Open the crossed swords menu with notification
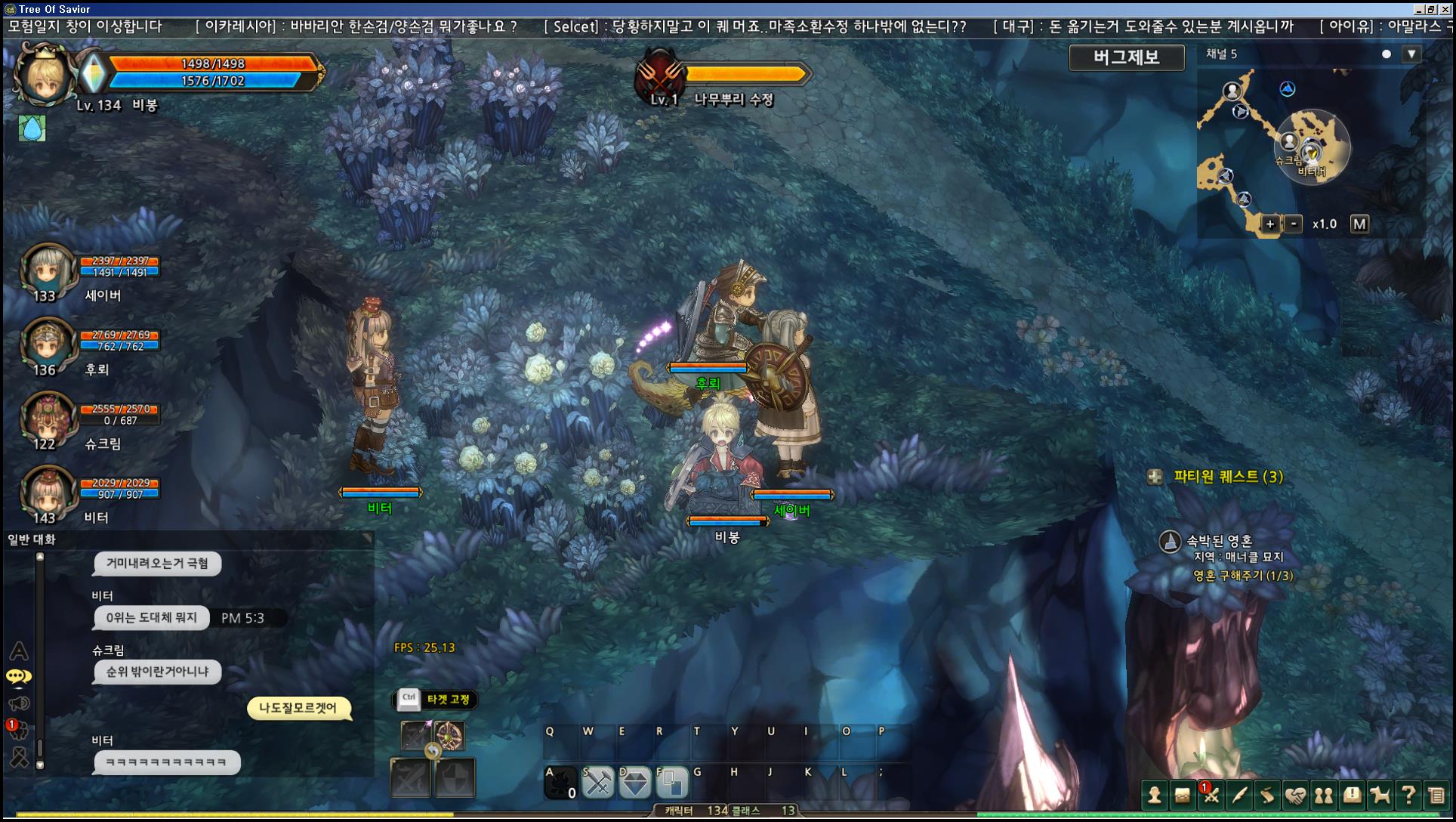Screen dimensions: 1456x822 (x=1211, y=795)
